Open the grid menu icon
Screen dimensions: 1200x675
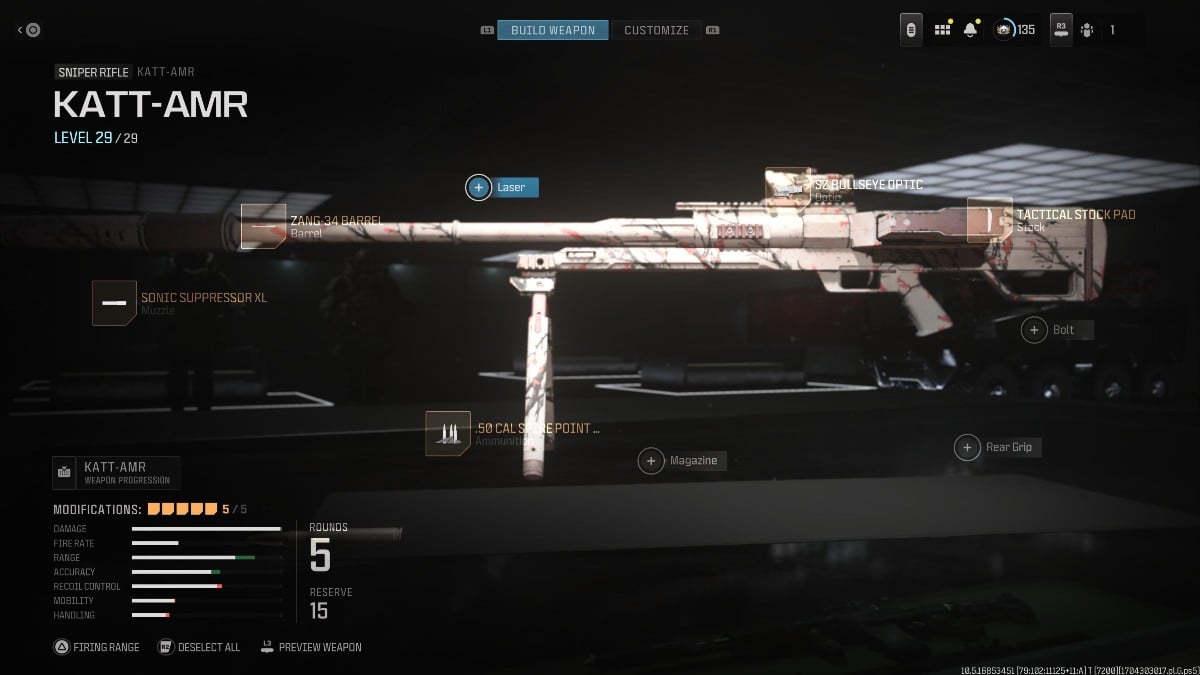(942, 30)
